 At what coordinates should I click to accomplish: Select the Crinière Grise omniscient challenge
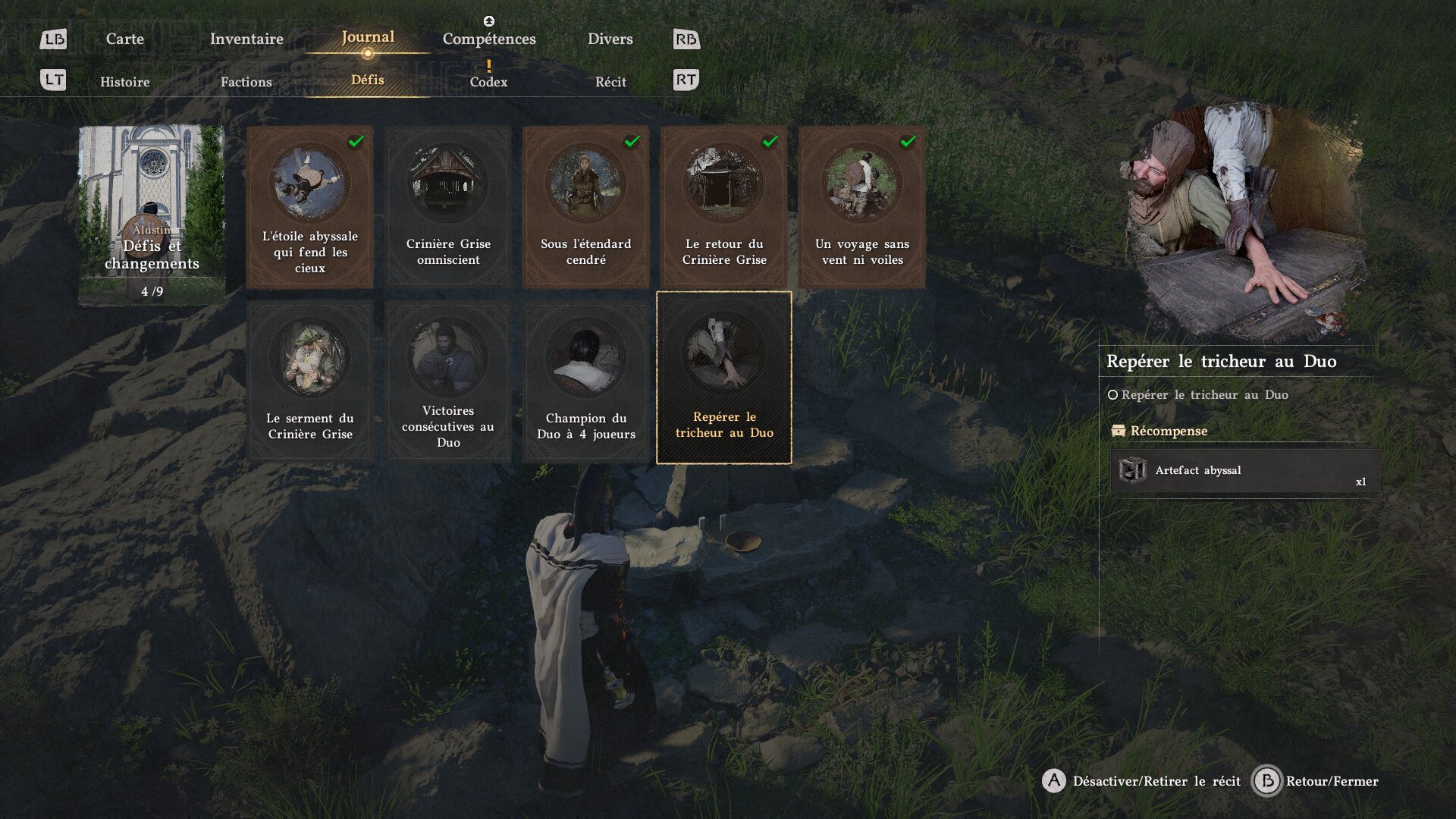448,206
